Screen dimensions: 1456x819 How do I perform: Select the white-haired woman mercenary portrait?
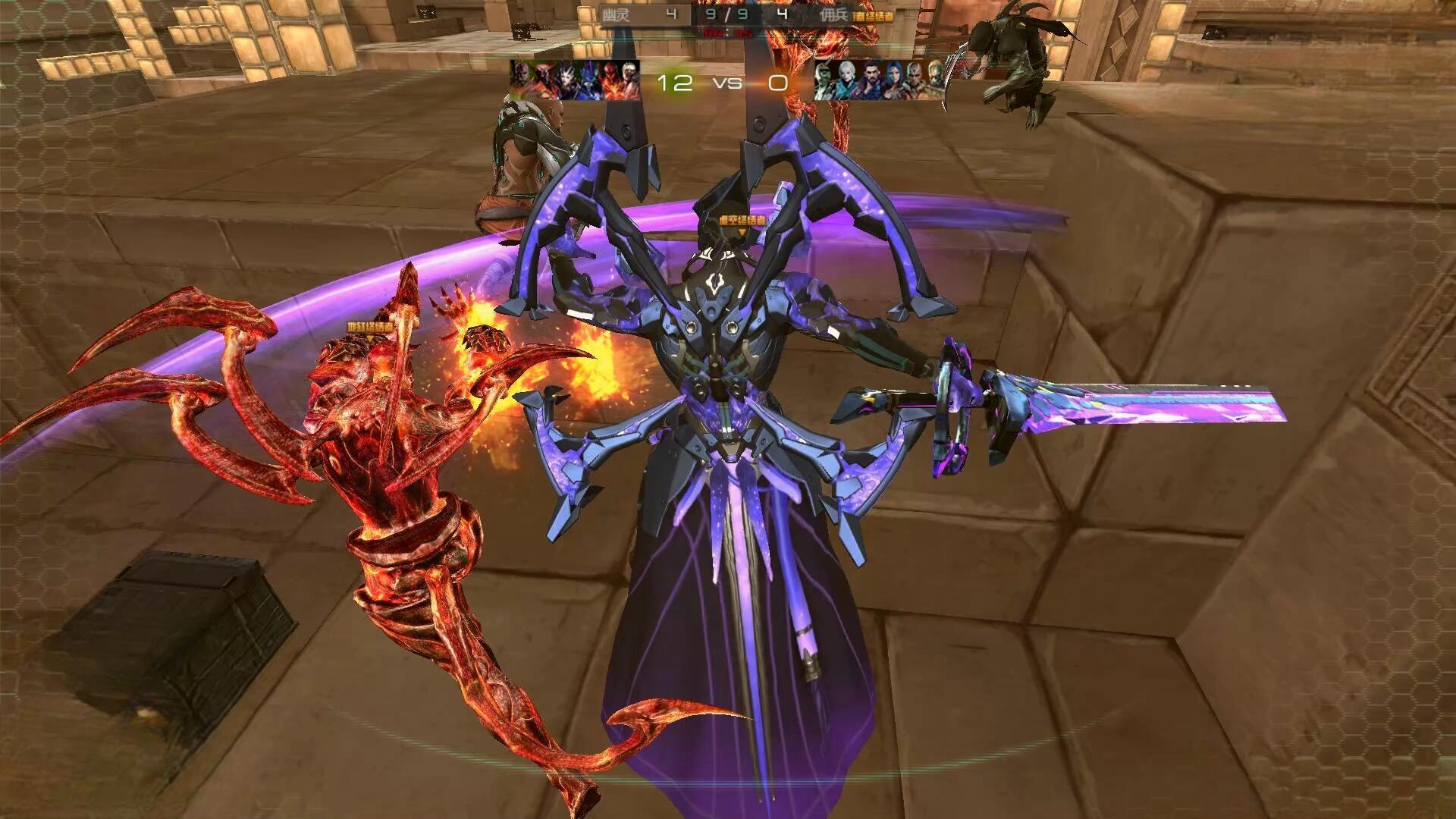pos(849,80)
